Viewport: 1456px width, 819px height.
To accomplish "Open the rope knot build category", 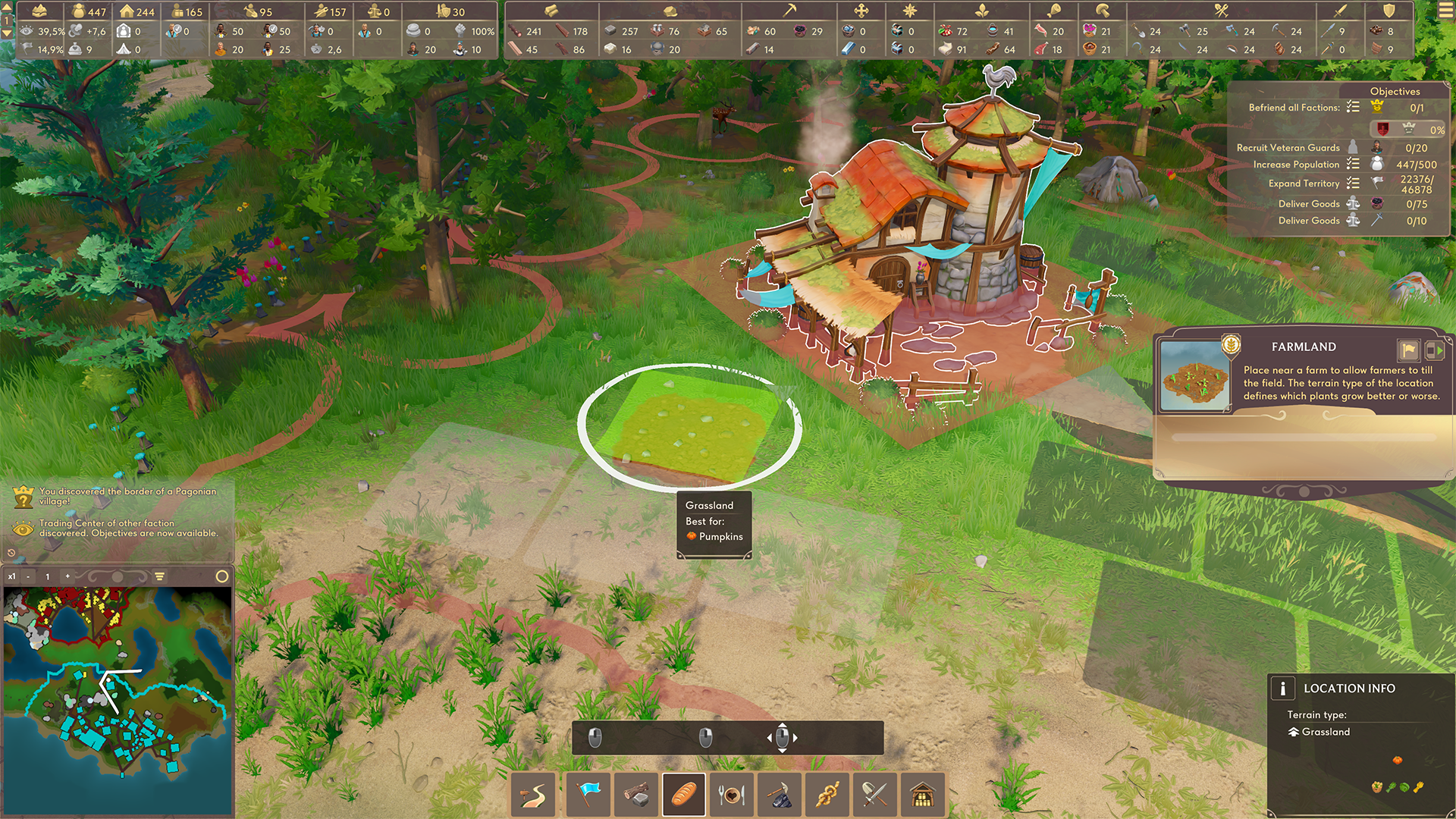I will click(x=827, y=795).
